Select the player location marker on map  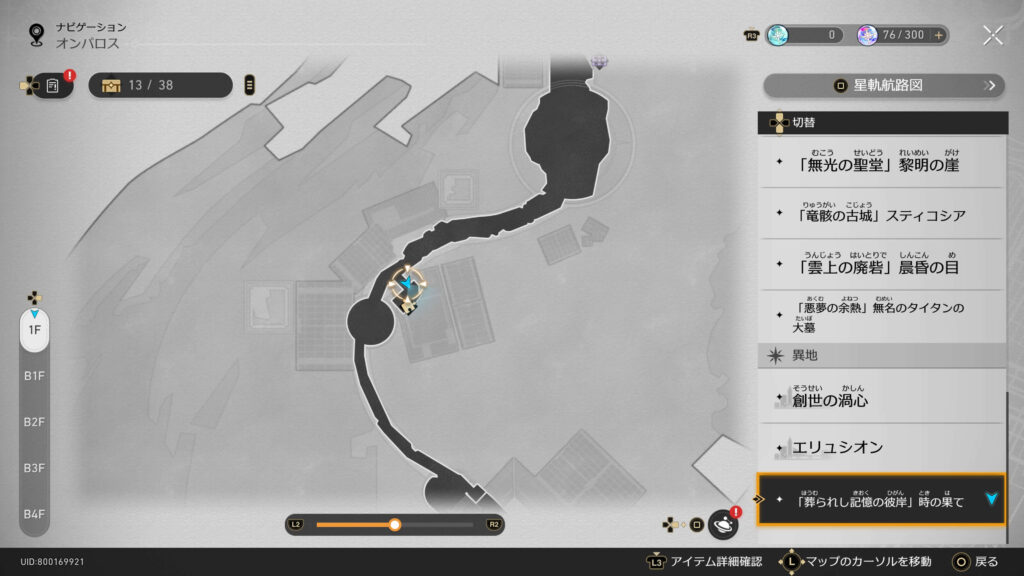point(407,286)
